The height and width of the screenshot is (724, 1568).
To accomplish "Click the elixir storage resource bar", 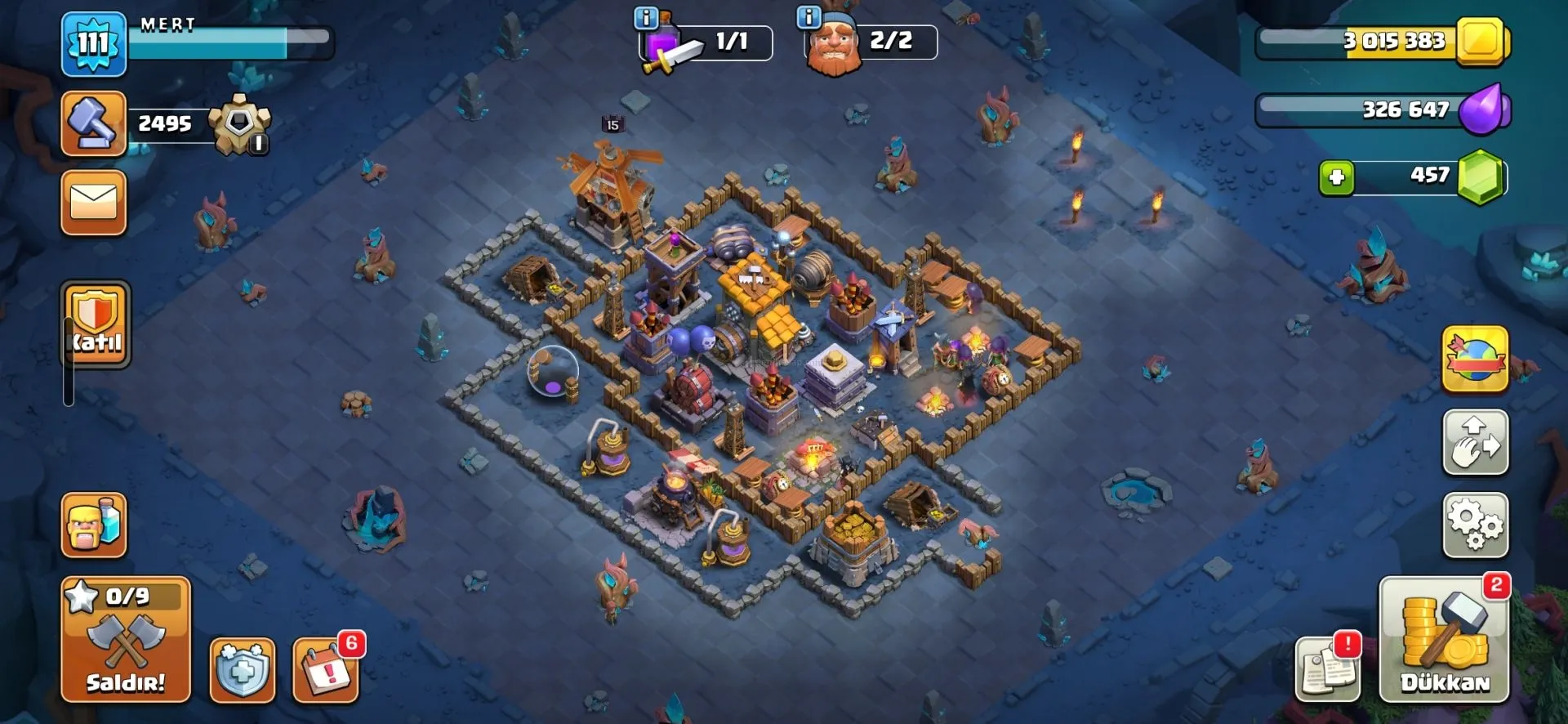I will [1382, 109].
